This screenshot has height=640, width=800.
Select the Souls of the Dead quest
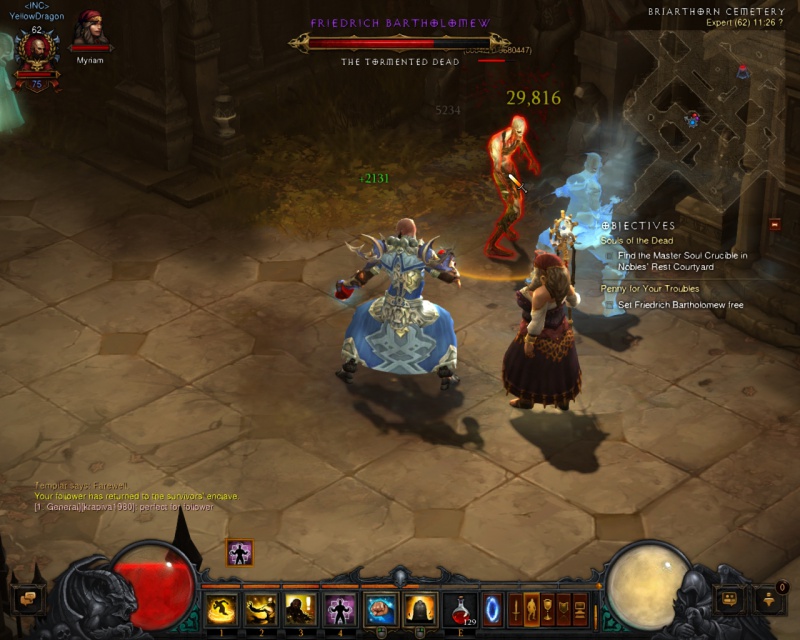click(x=637, y=241)
